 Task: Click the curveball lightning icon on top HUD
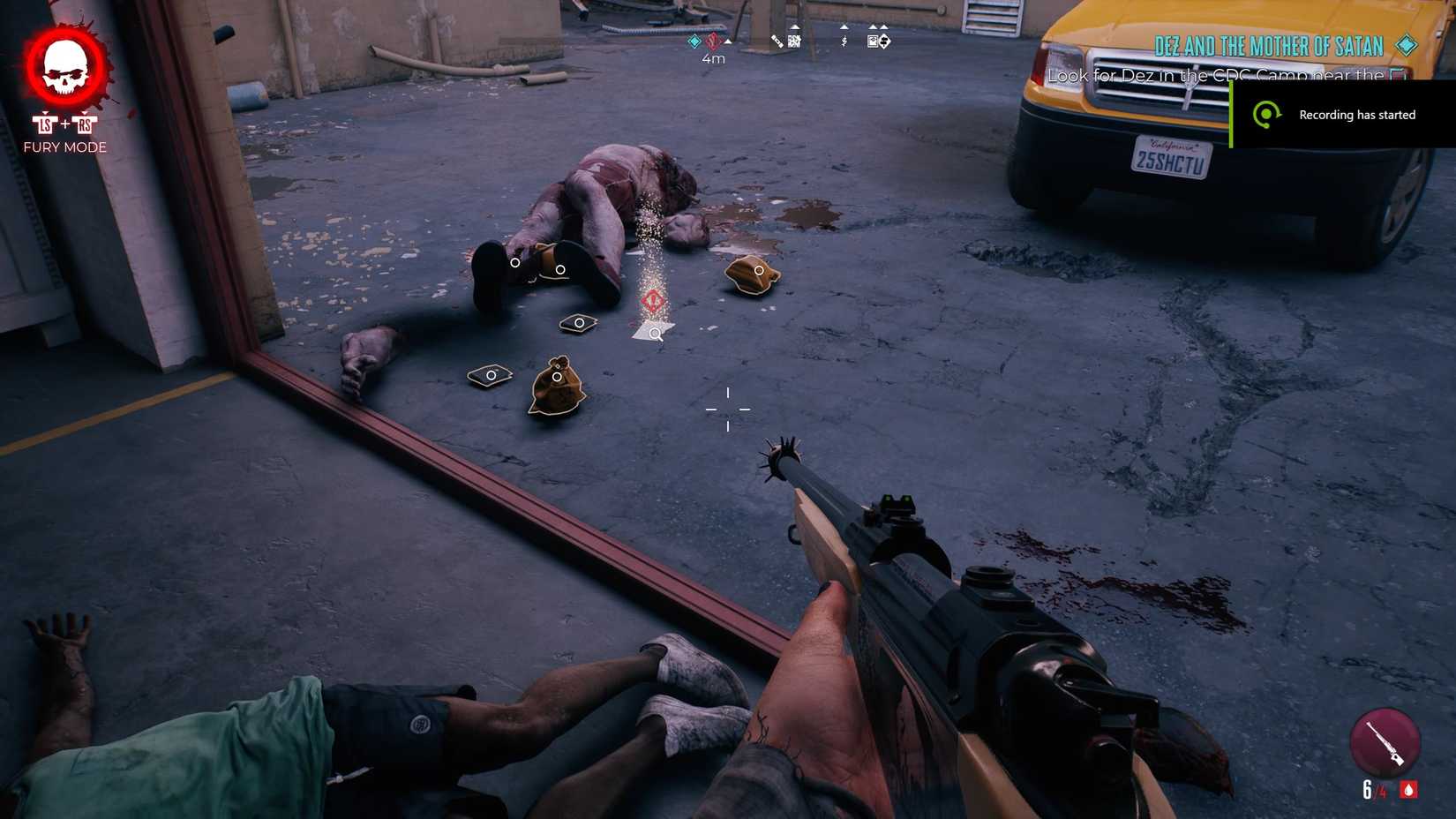pos(844,41)
